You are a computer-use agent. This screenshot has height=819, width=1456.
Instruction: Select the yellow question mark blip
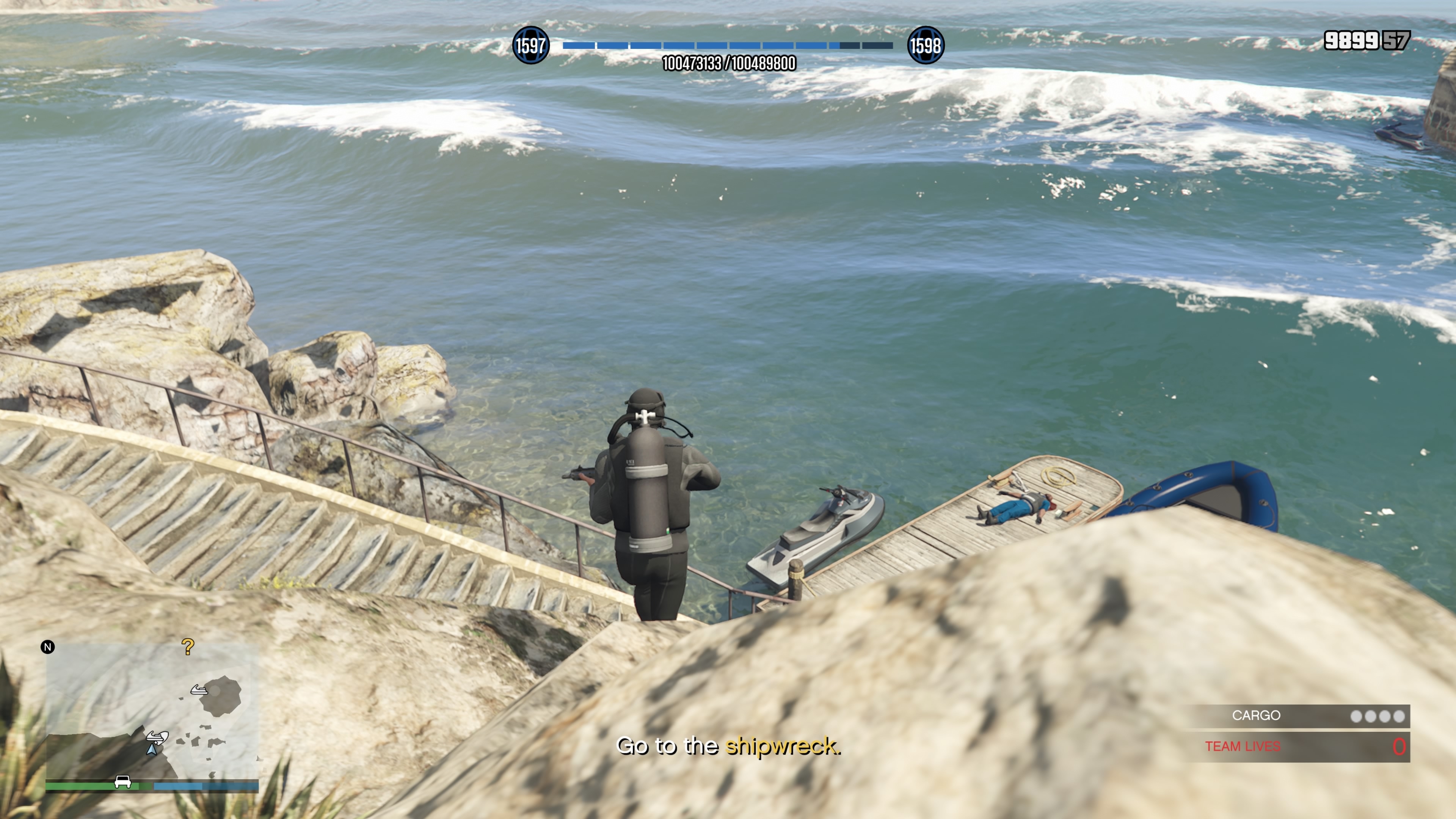pyautogui.click(x=188, y=646)
